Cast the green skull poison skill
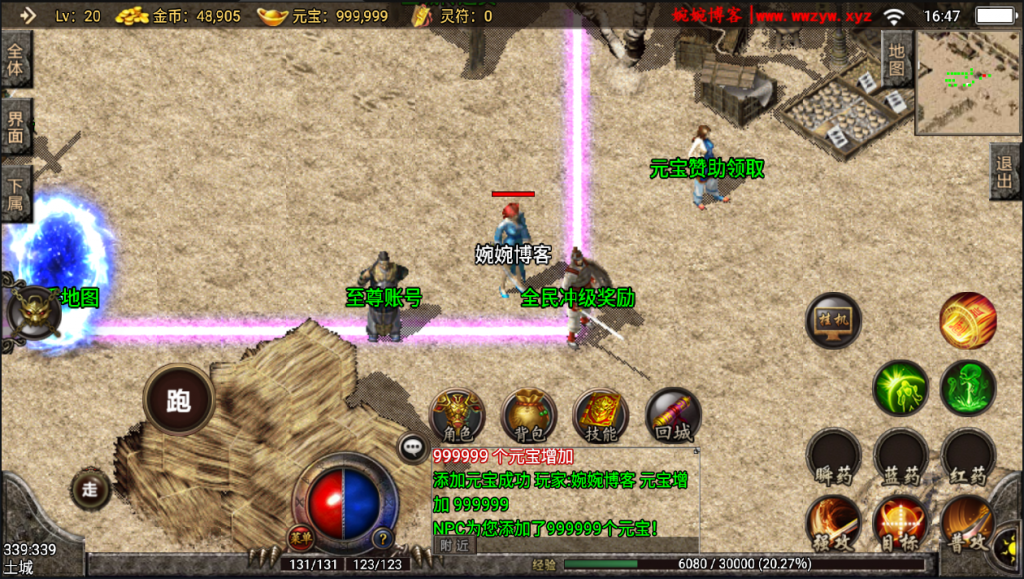The width and height of the screenshot is (1024, 579). pos(967,388)
